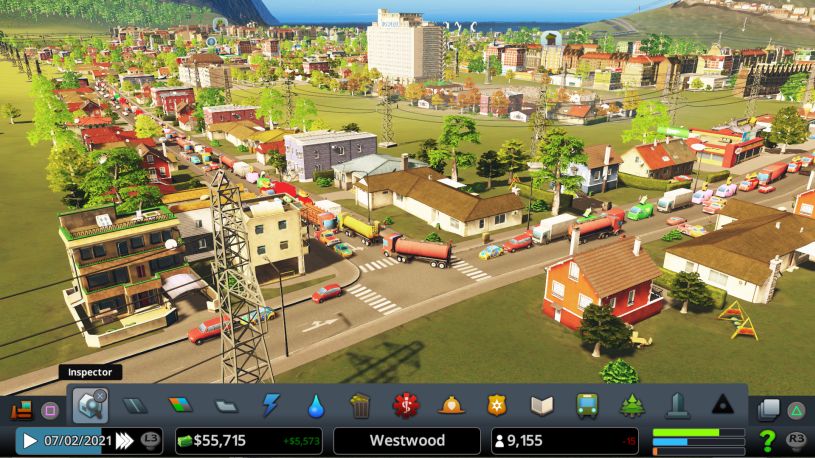815x458 pixels.
Task: Change simulation speed with triple arrows
Action: pos(124,440)
